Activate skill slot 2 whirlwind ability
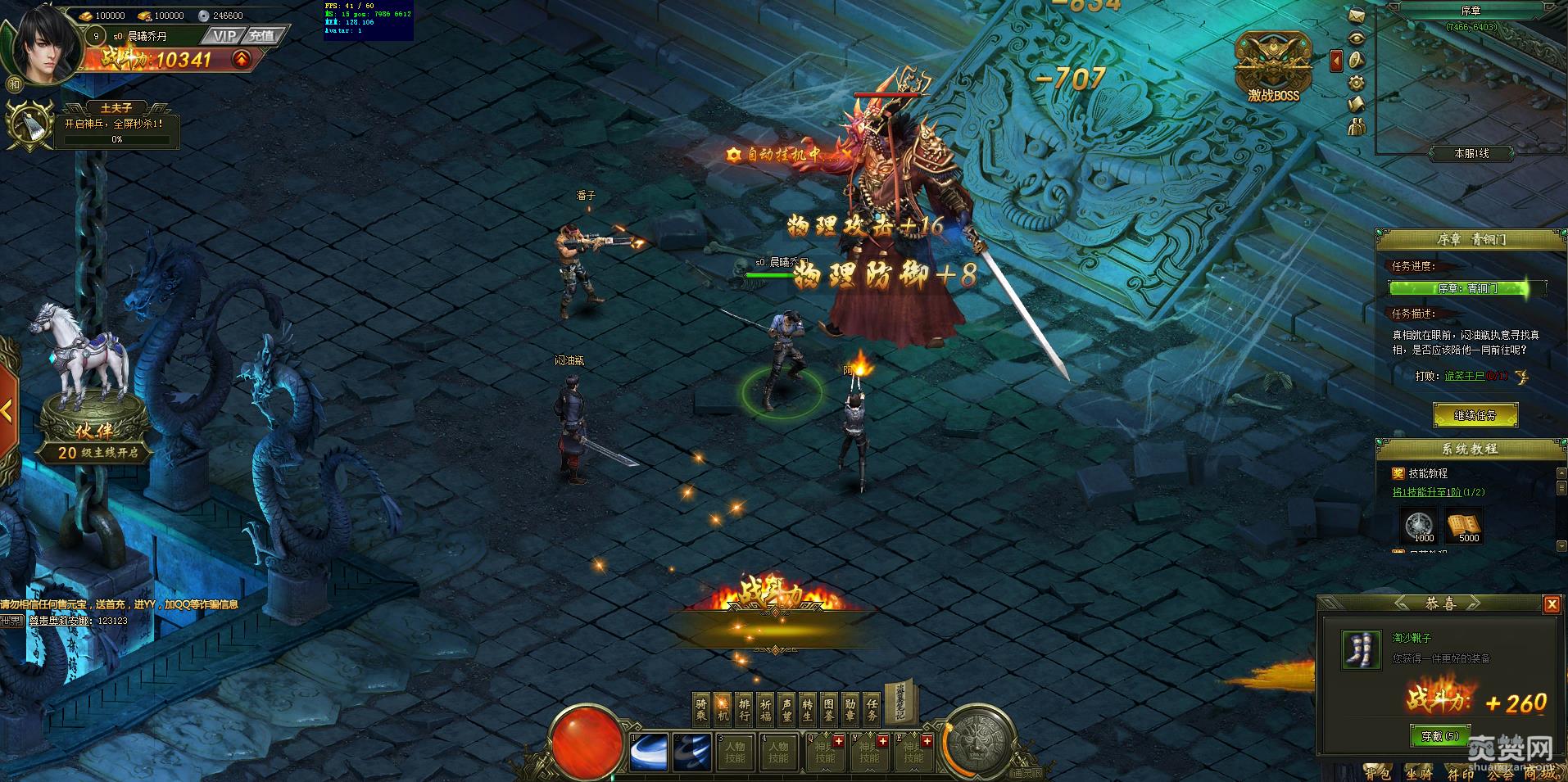This screenshot has height=782, width=1568. coord(692,753)
